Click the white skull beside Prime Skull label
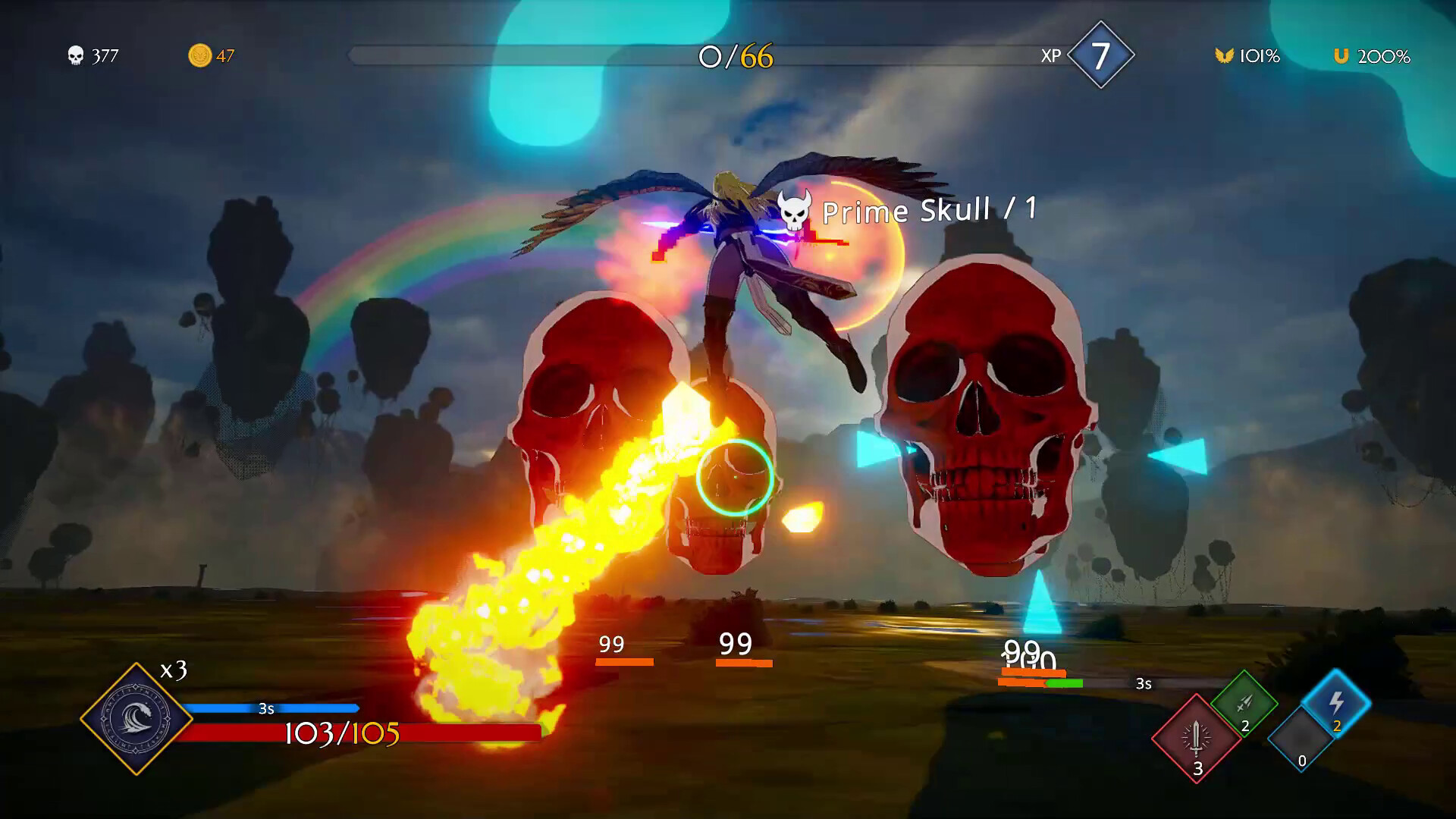1456x819 pixels. [x=792, y=212]
